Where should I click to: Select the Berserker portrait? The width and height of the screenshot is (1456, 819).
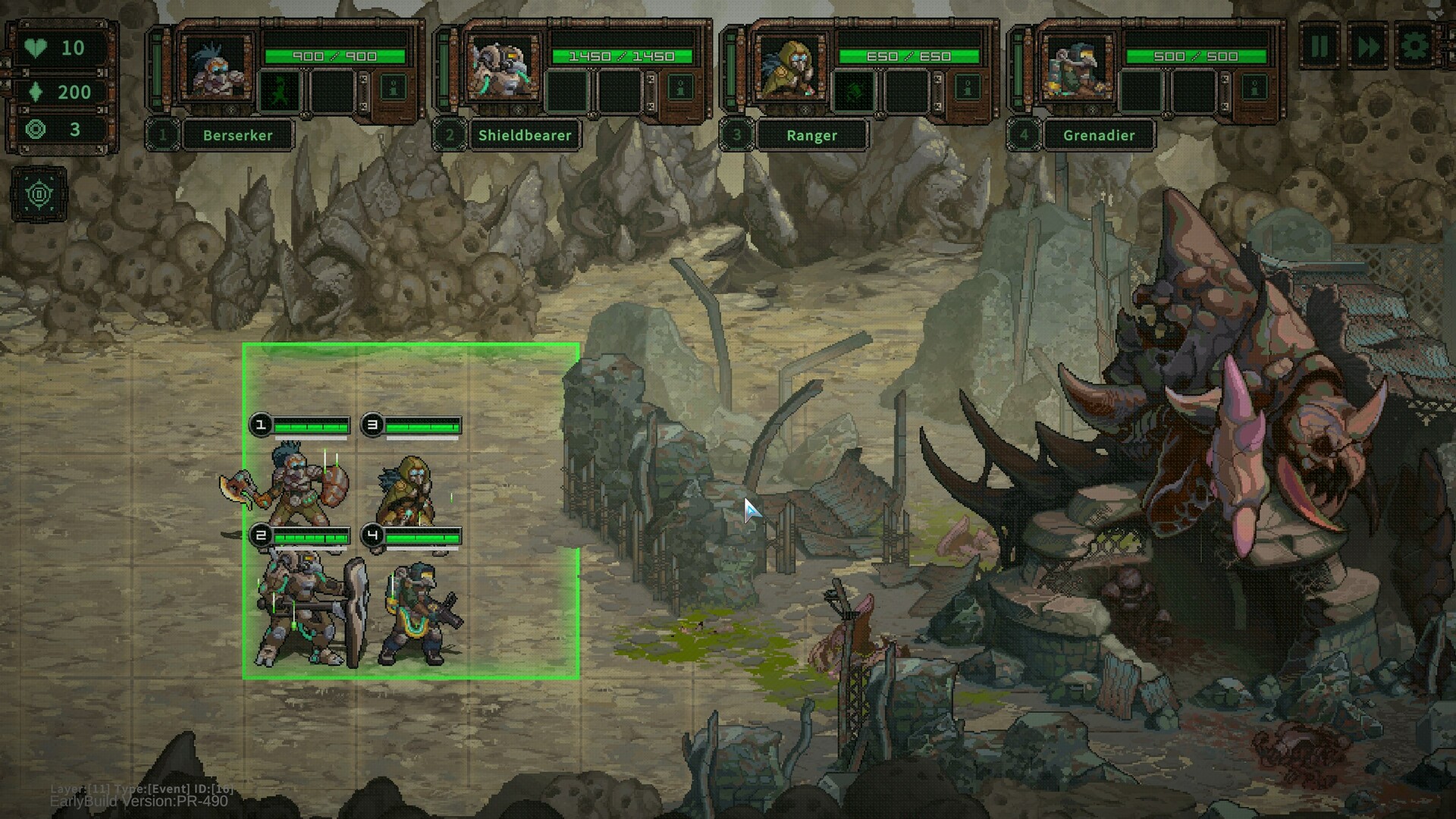(x=215, y=68)
